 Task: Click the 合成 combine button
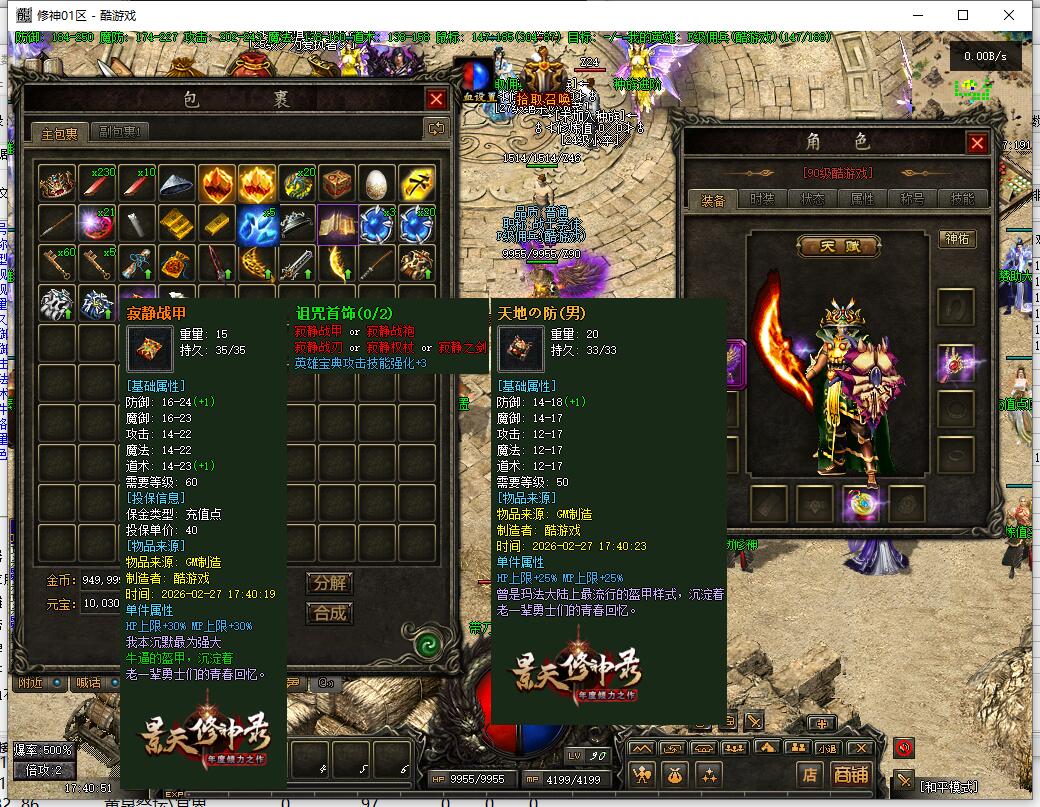329,612
